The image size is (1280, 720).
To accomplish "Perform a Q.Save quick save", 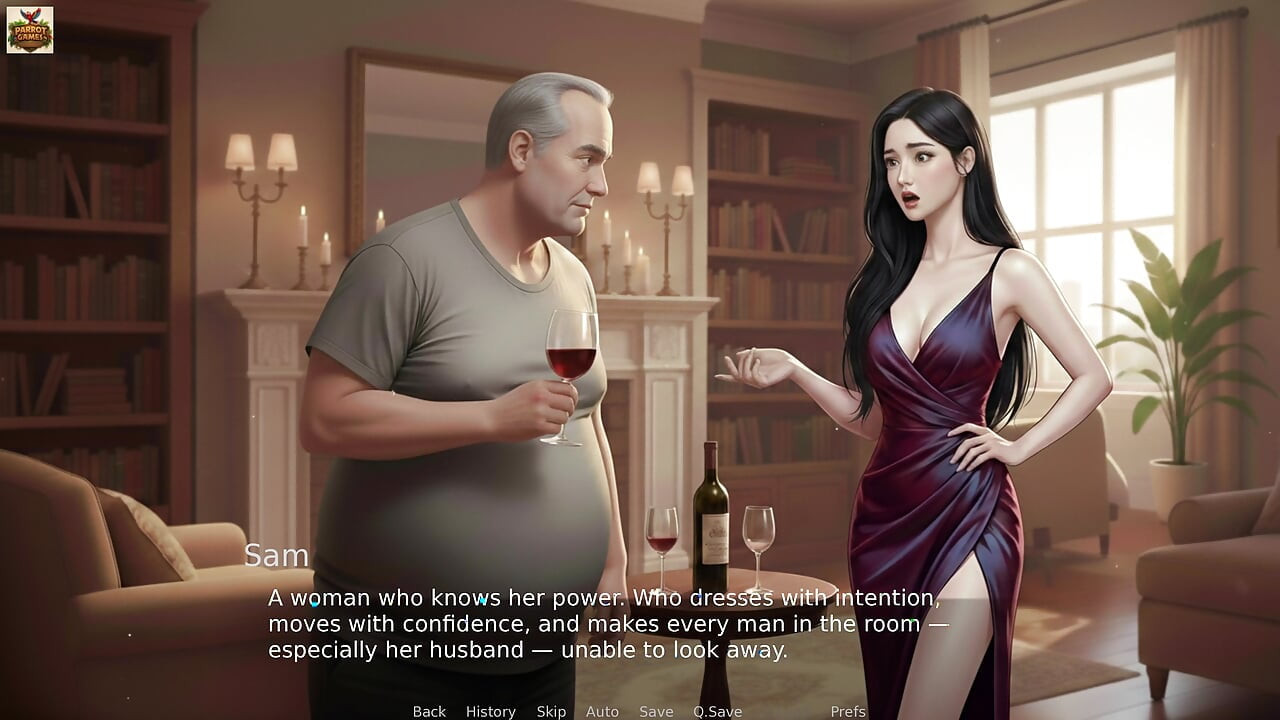I will tap(716, 711).
